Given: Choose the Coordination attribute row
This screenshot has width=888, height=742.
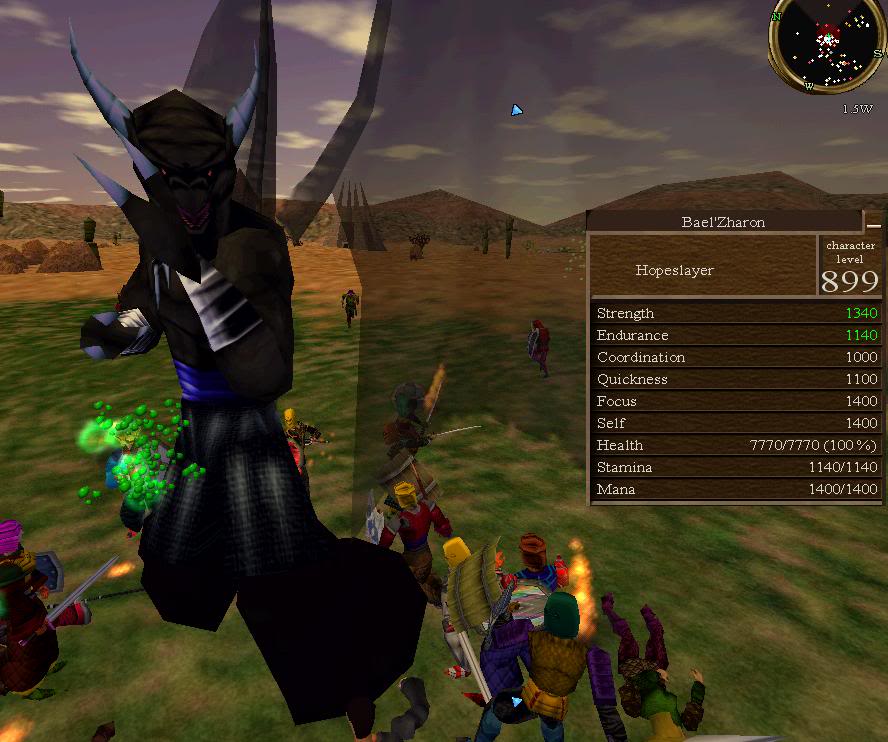Looking at the screenshot, I should [736, 357].
